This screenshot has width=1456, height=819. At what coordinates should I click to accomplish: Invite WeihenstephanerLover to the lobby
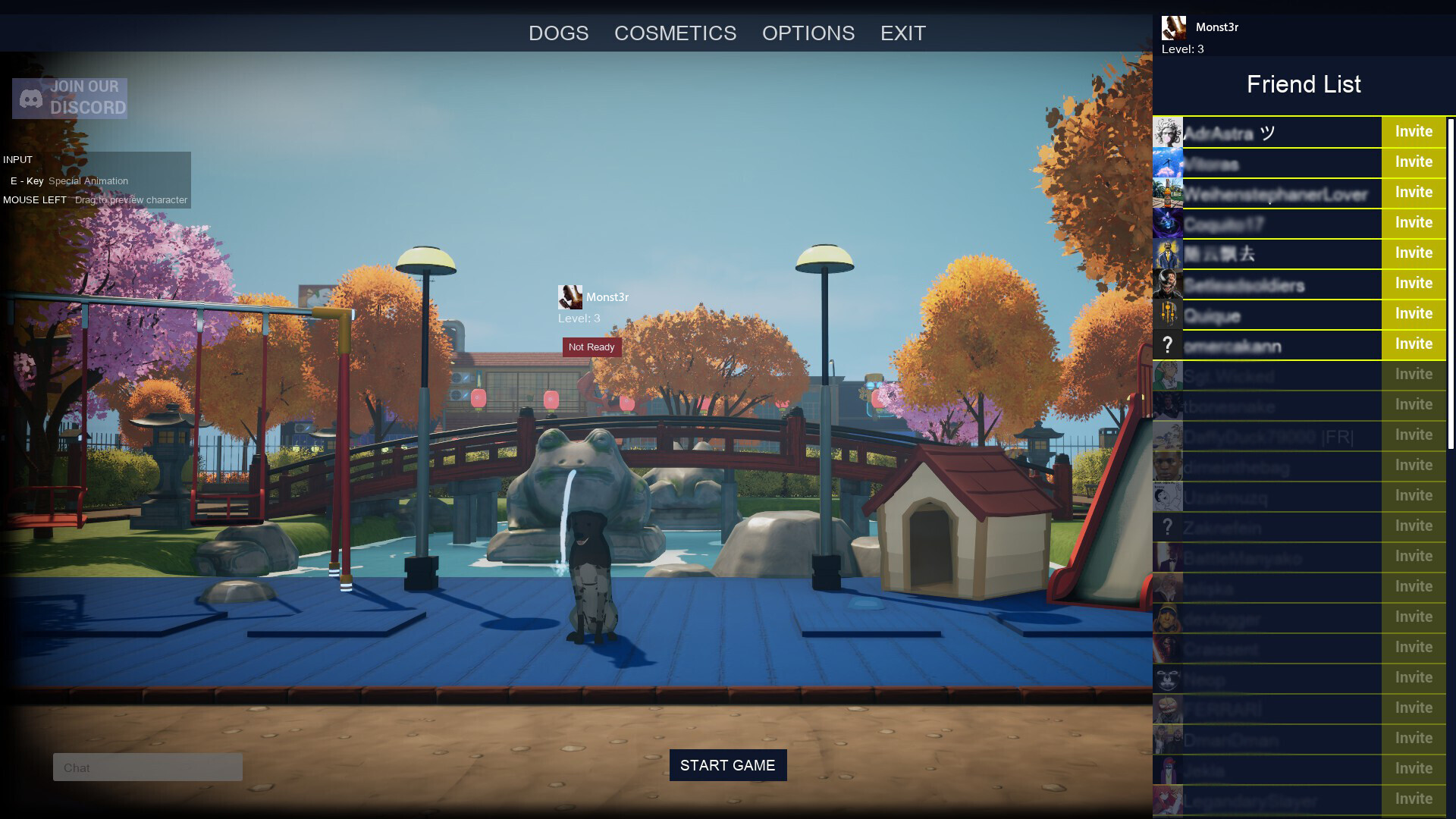pos(1413,193)
